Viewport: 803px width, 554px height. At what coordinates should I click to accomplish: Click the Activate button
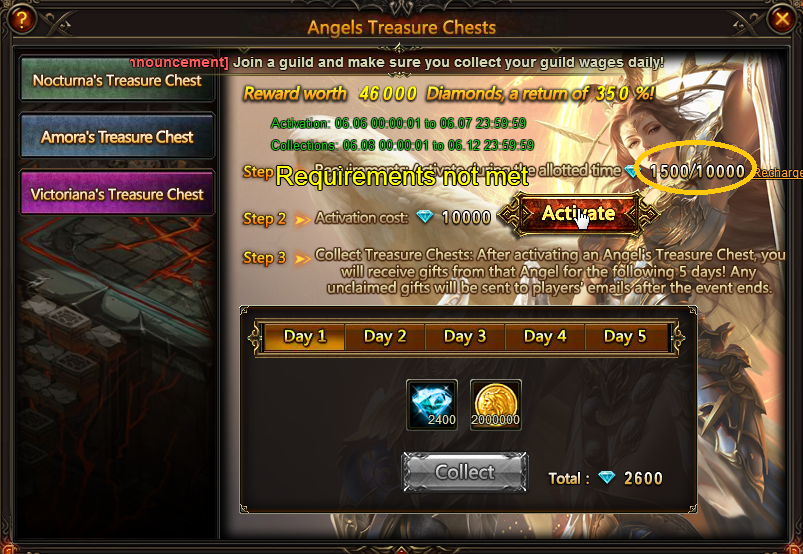pos(578,213)
